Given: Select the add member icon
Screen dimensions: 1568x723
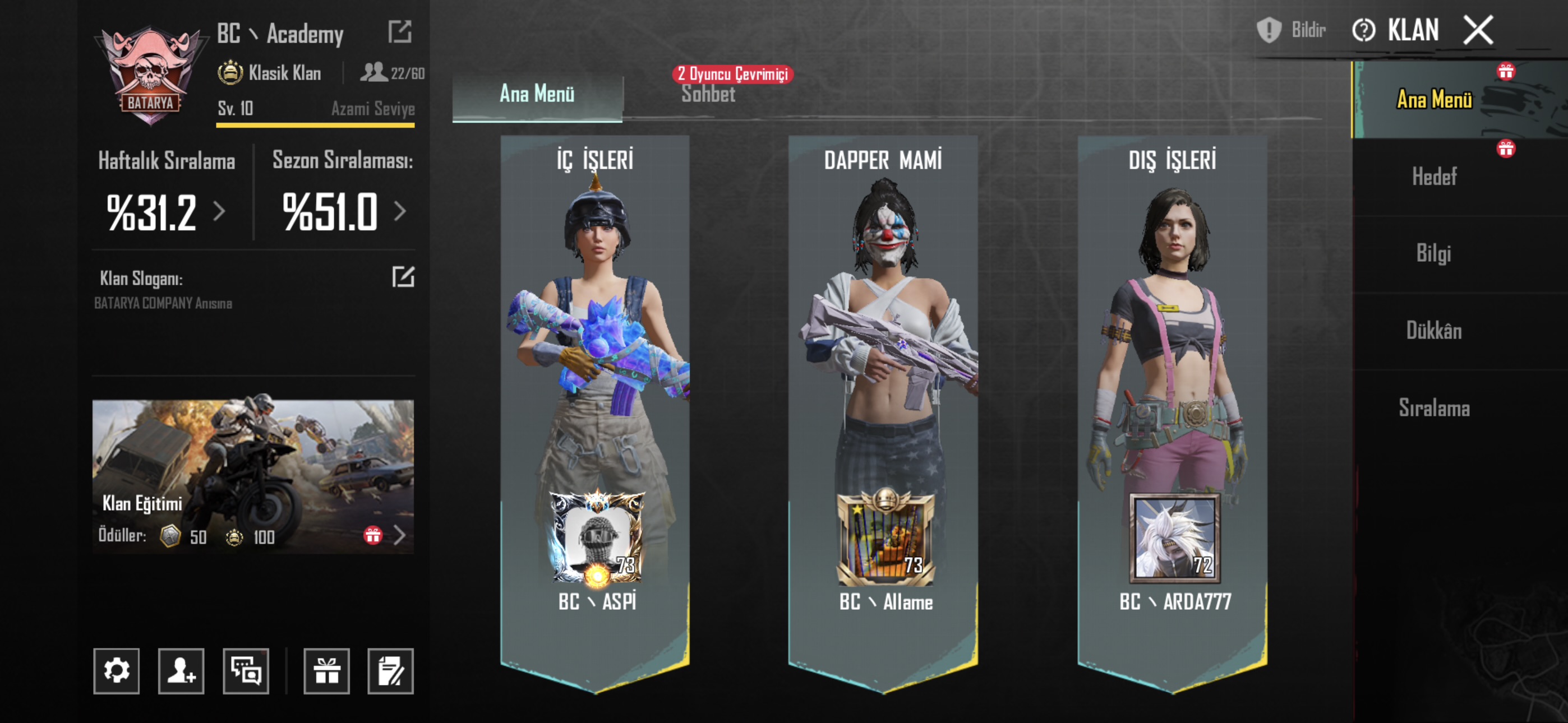Looking at the screenshot, I should pos(181,670).
